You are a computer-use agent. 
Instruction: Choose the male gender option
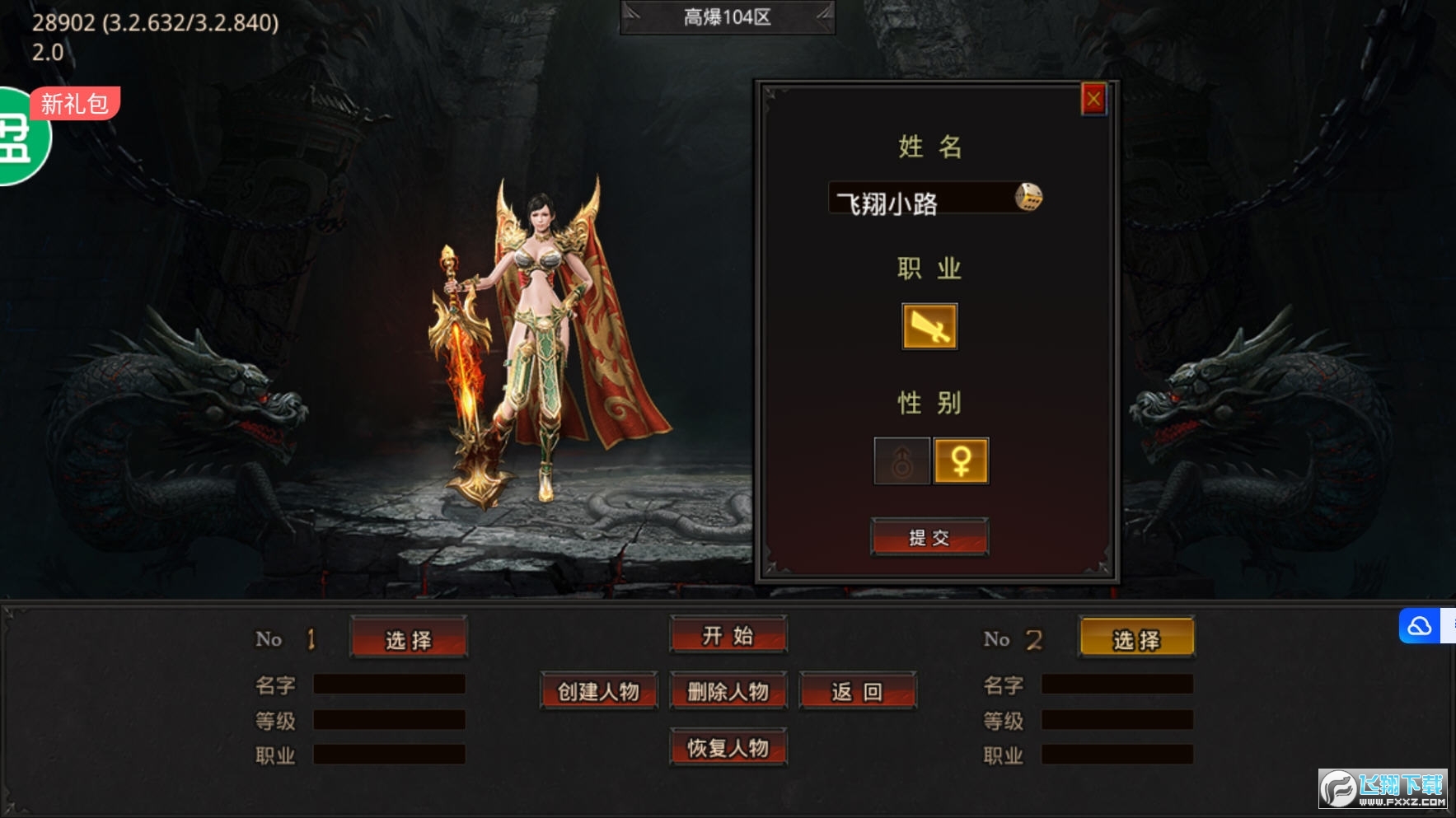point(902,460)
